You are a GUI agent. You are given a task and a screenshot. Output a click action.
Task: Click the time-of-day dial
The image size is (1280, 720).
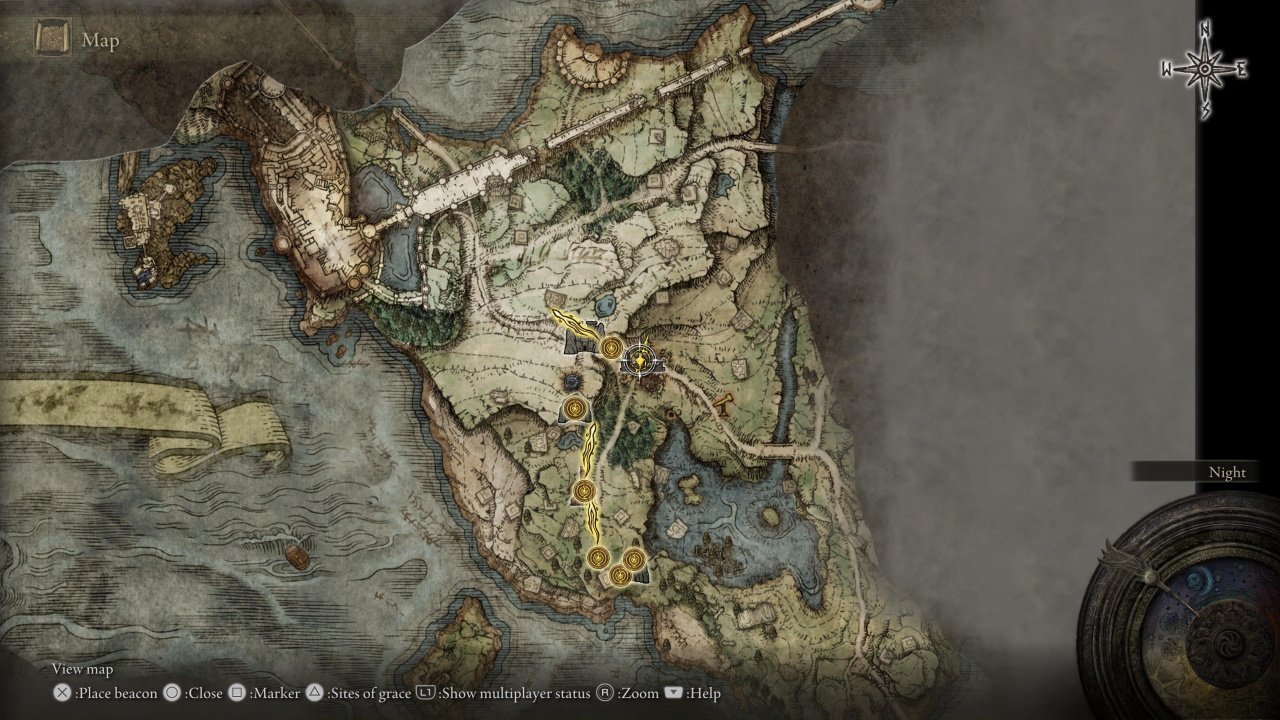pyautogui.click(x=1178, y=611)
